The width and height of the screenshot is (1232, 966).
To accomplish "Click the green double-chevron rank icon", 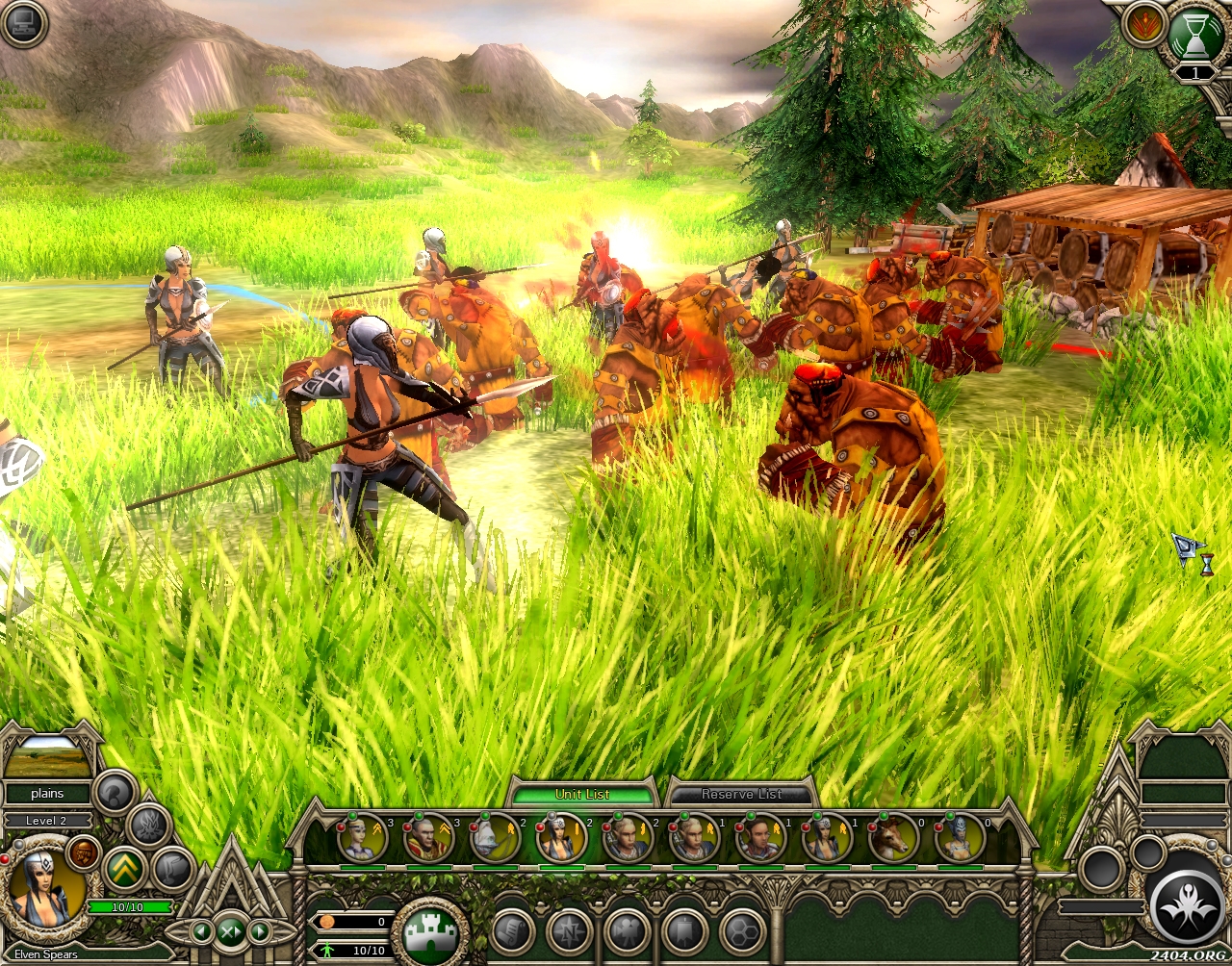I will (124, 868).
